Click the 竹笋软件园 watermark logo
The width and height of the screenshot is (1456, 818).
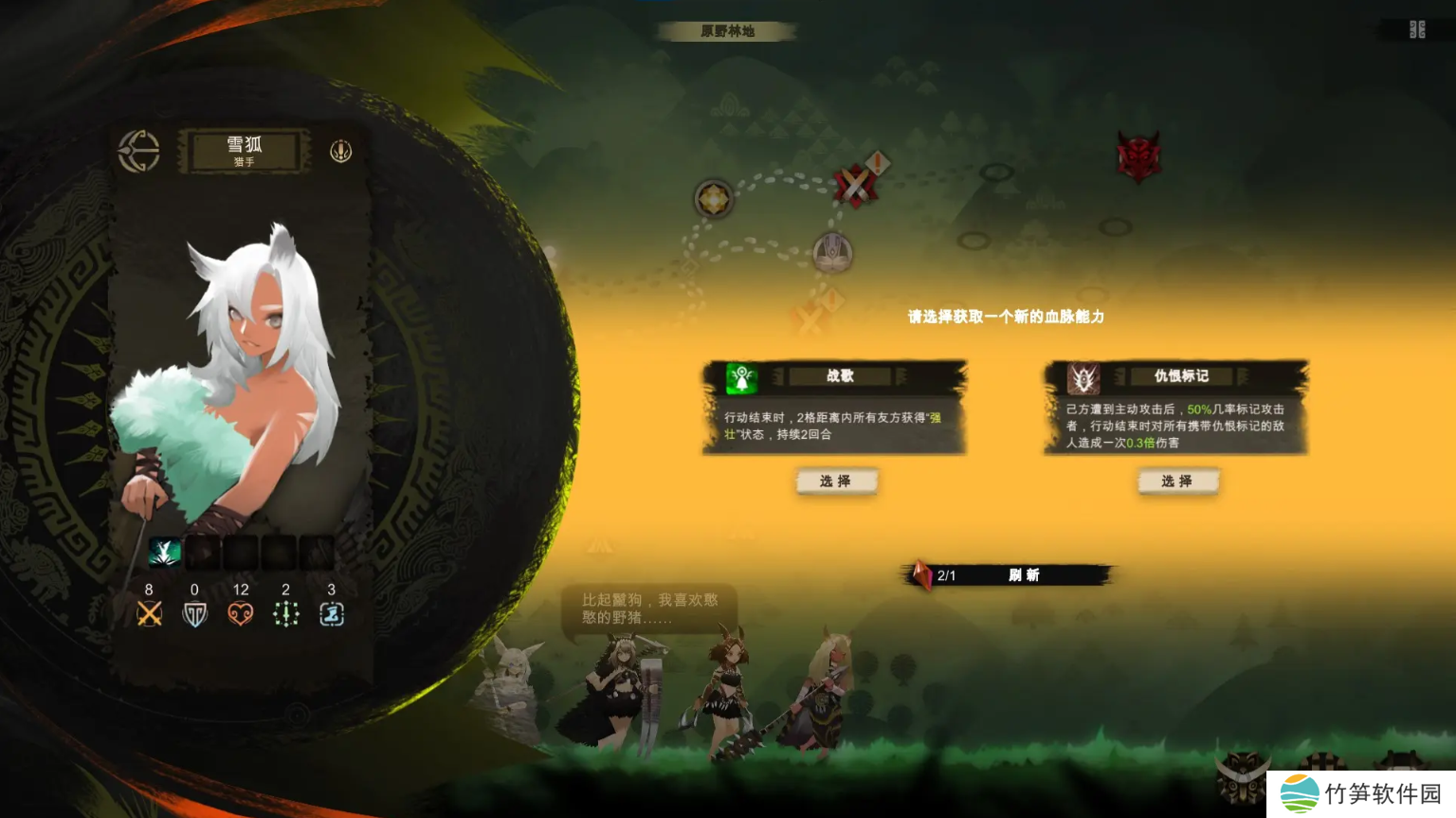tap(1361, 793)
